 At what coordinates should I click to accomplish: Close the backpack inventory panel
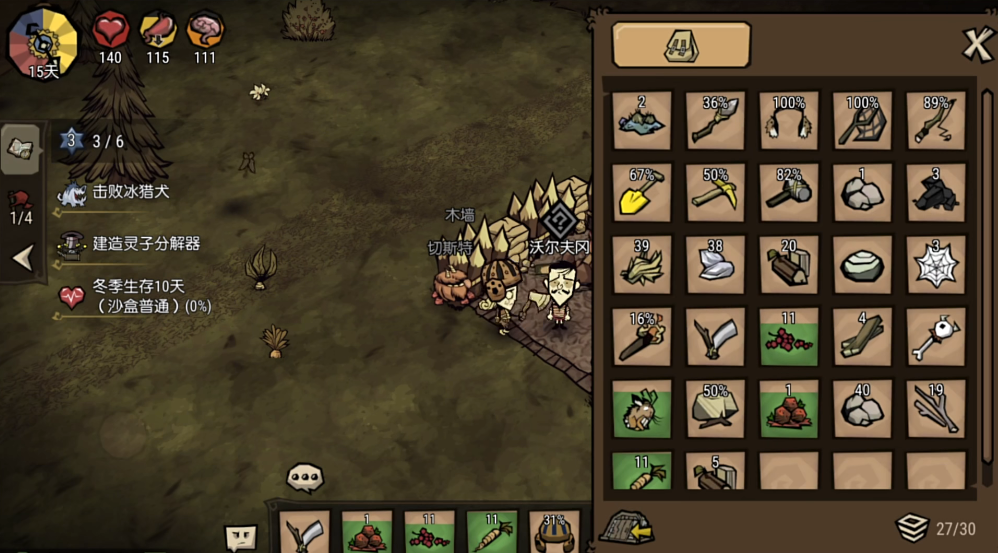tap(976, 44)
